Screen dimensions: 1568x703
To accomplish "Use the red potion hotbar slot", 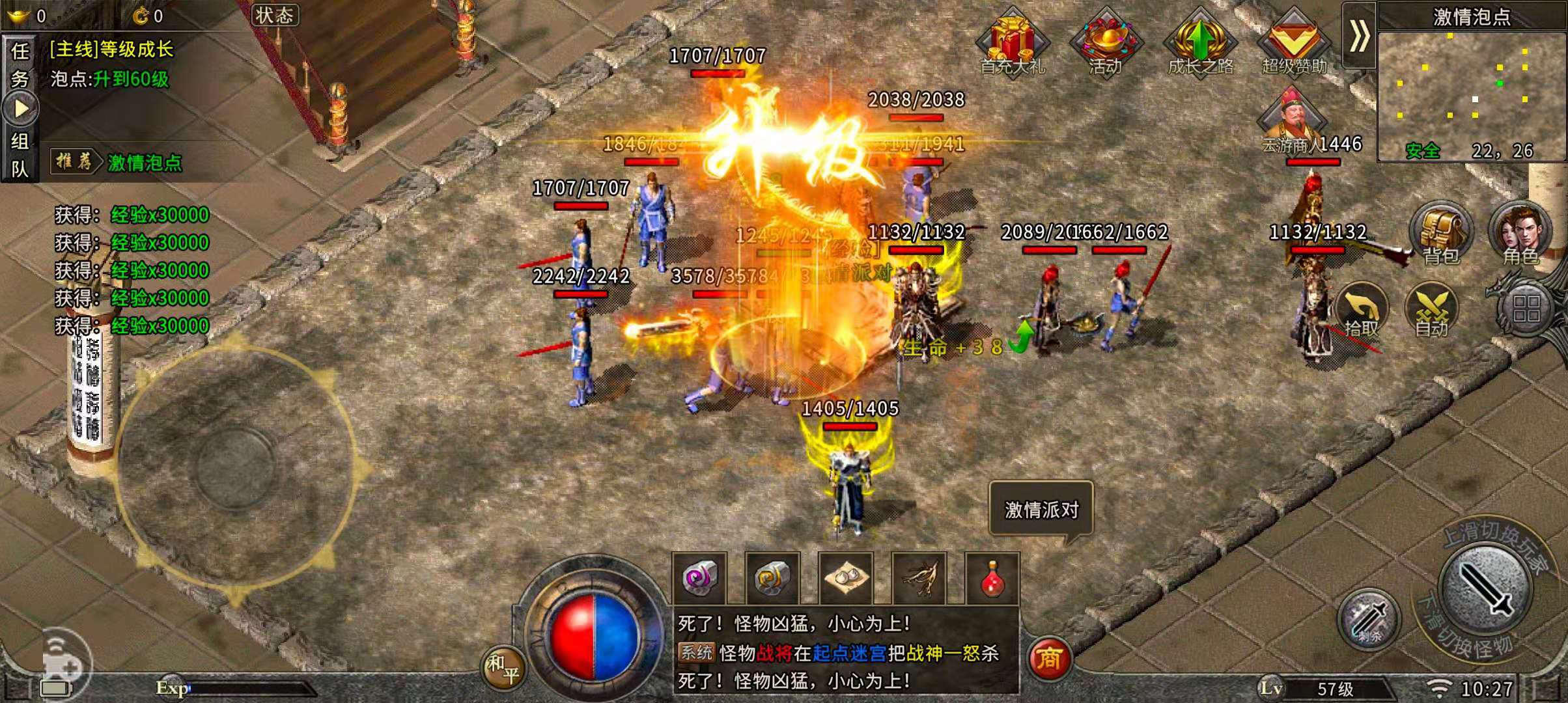I will point(991,578).
